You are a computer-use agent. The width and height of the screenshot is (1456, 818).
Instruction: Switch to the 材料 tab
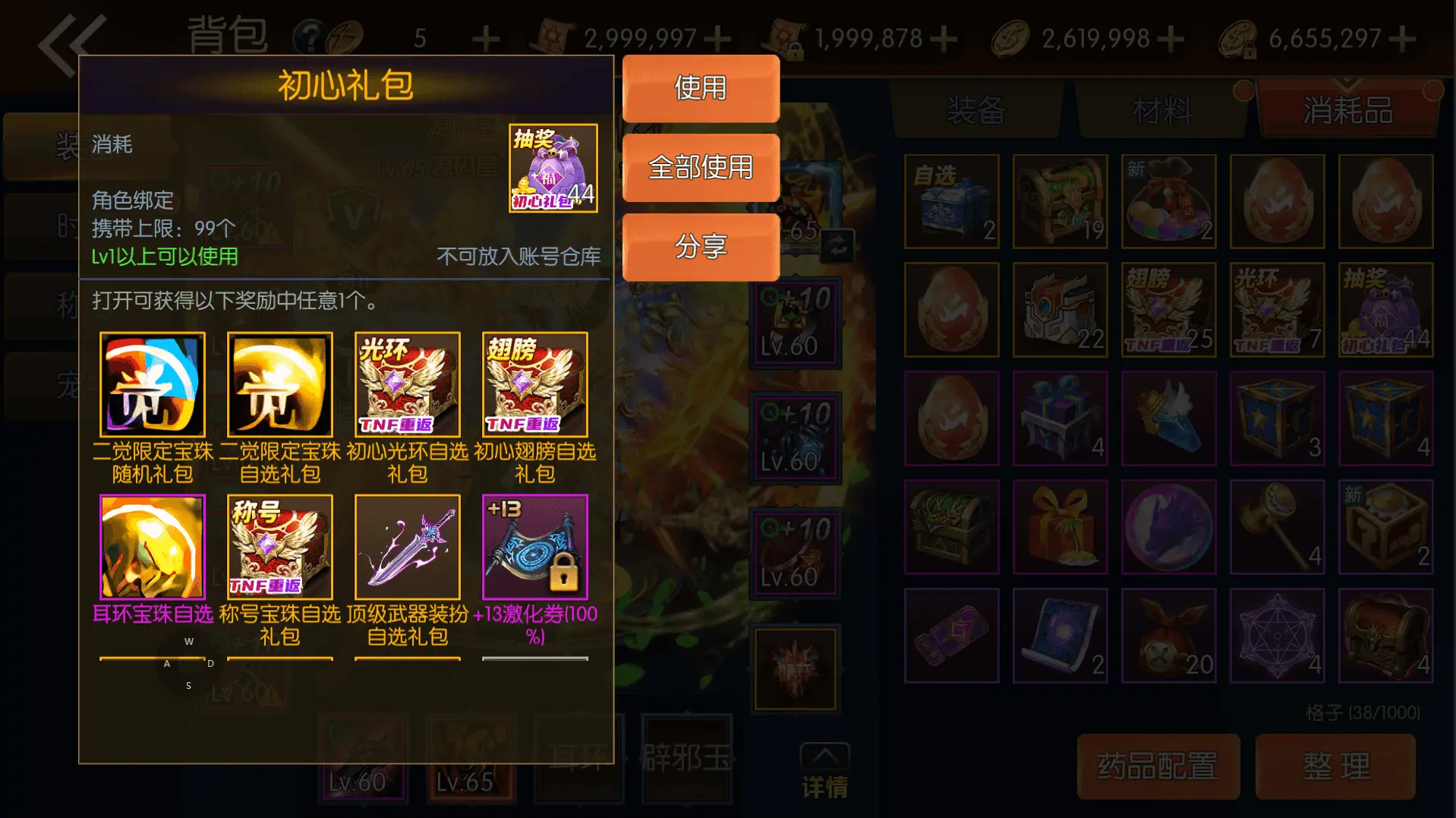pyautogui.click(x=1163, y=111)
